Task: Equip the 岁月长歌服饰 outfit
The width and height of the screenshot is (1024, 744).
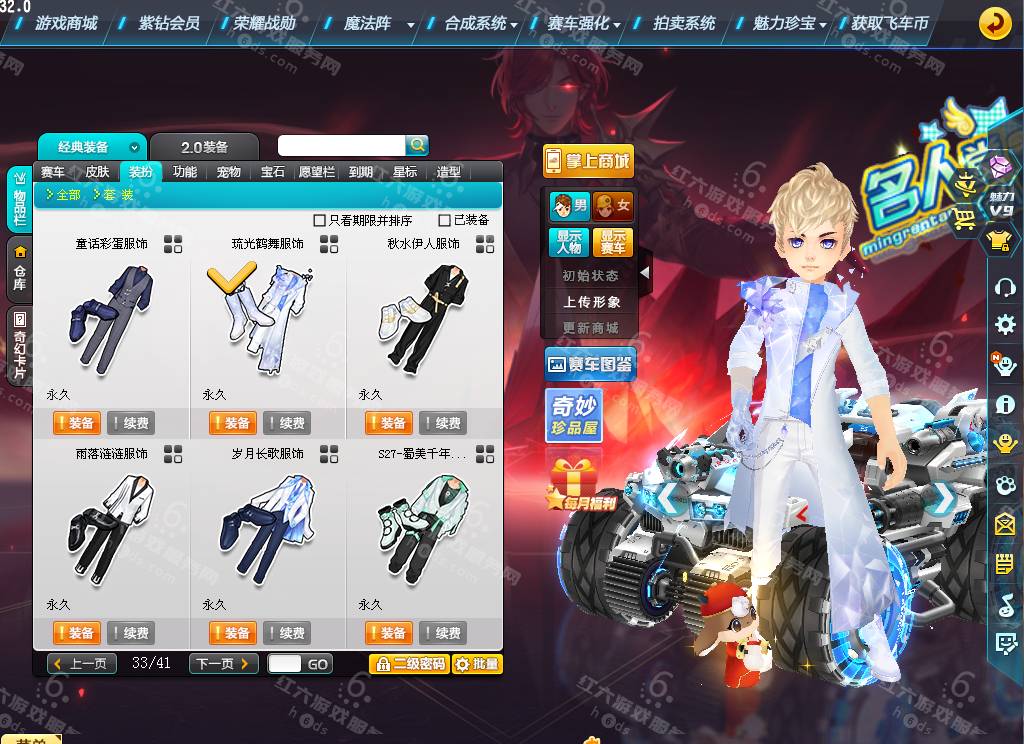Action: [x=233, y=633]
